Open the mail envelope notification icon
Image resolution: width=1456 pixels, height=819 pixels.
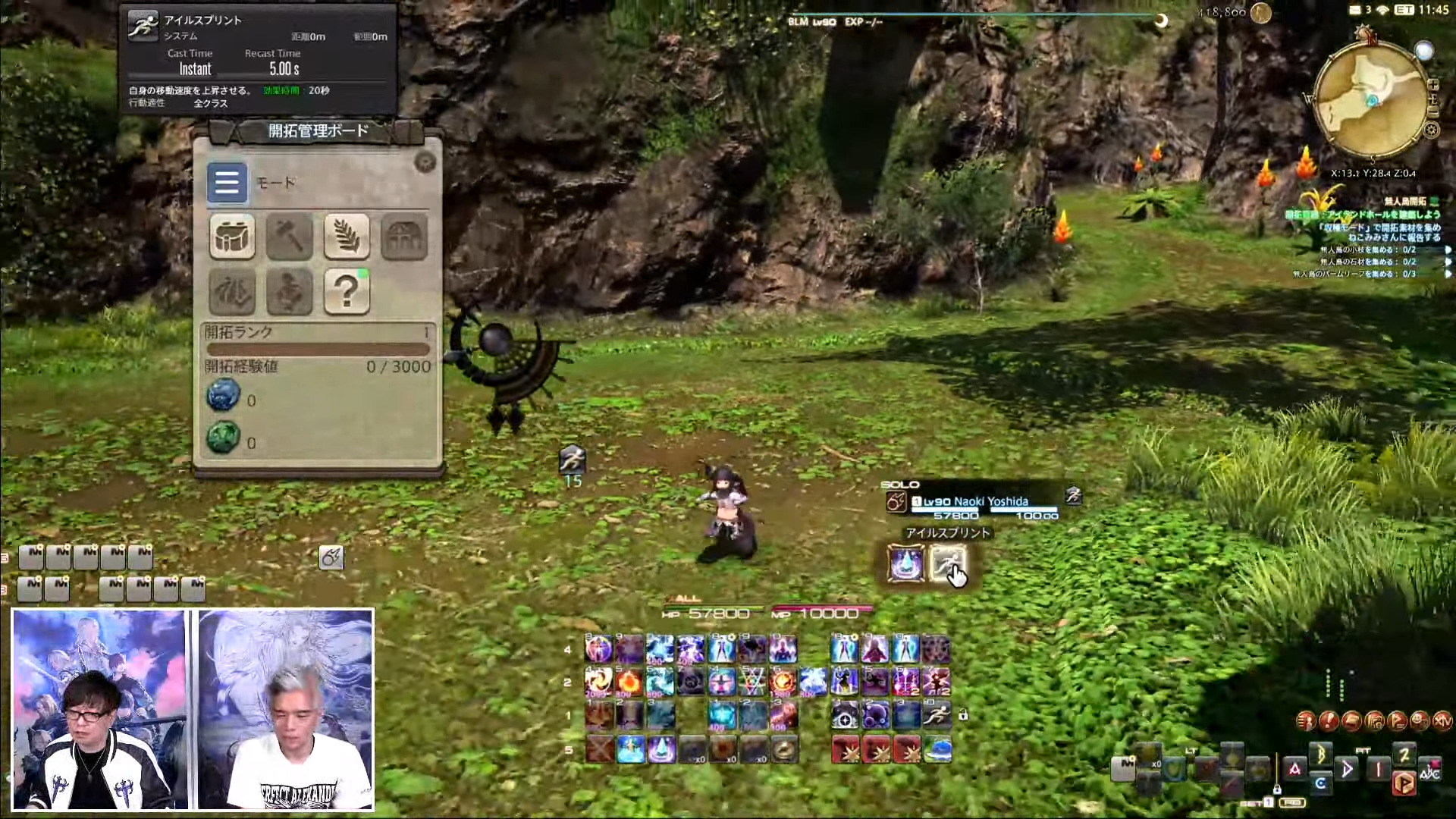[x=1354, y=10]
